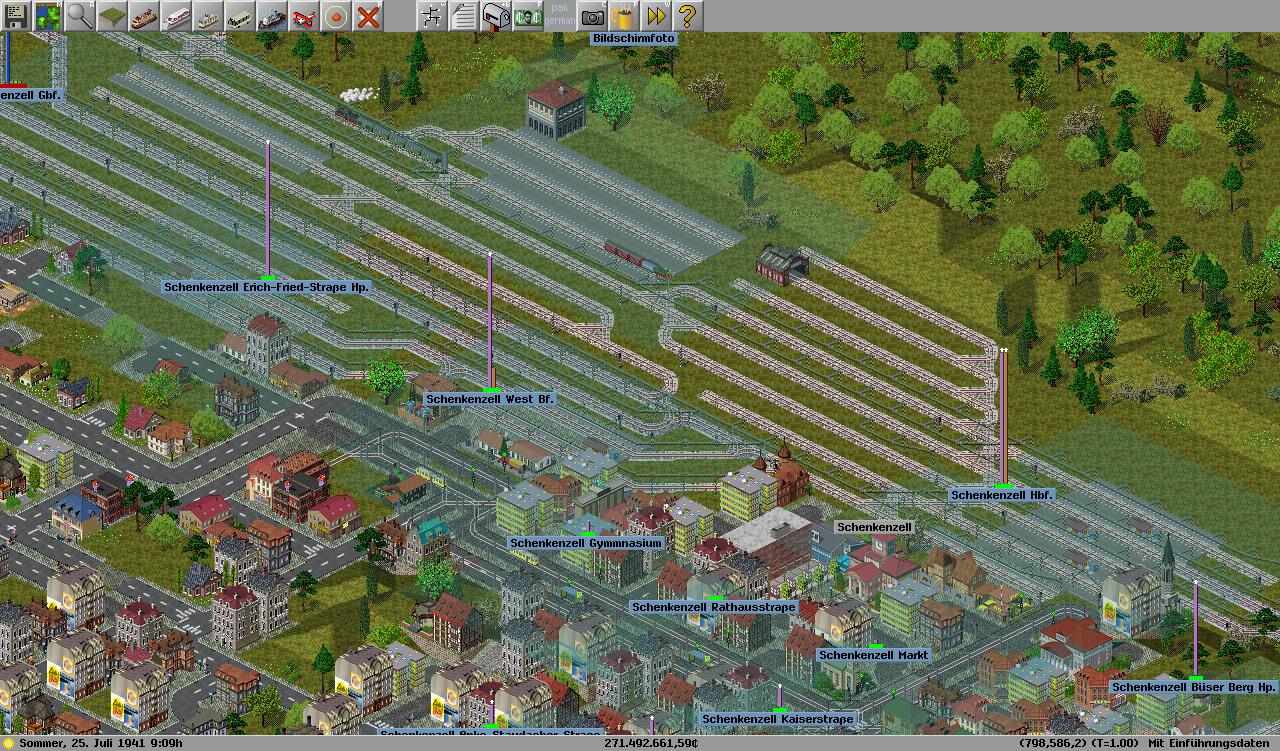Open the line management network icon

pos(432,16)
